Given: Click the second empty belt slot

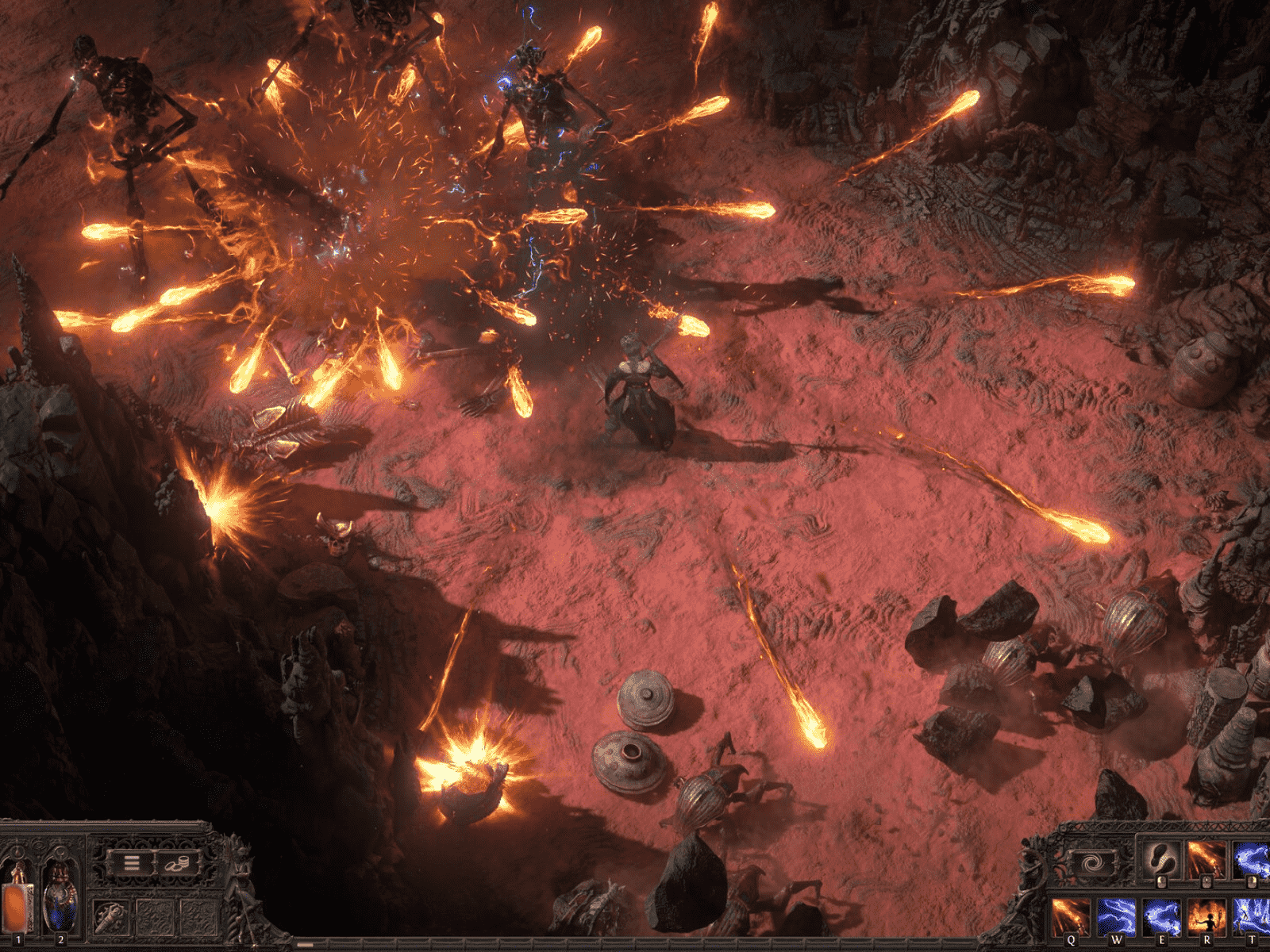Looking at the screenshot, I should tap(199, 918).
